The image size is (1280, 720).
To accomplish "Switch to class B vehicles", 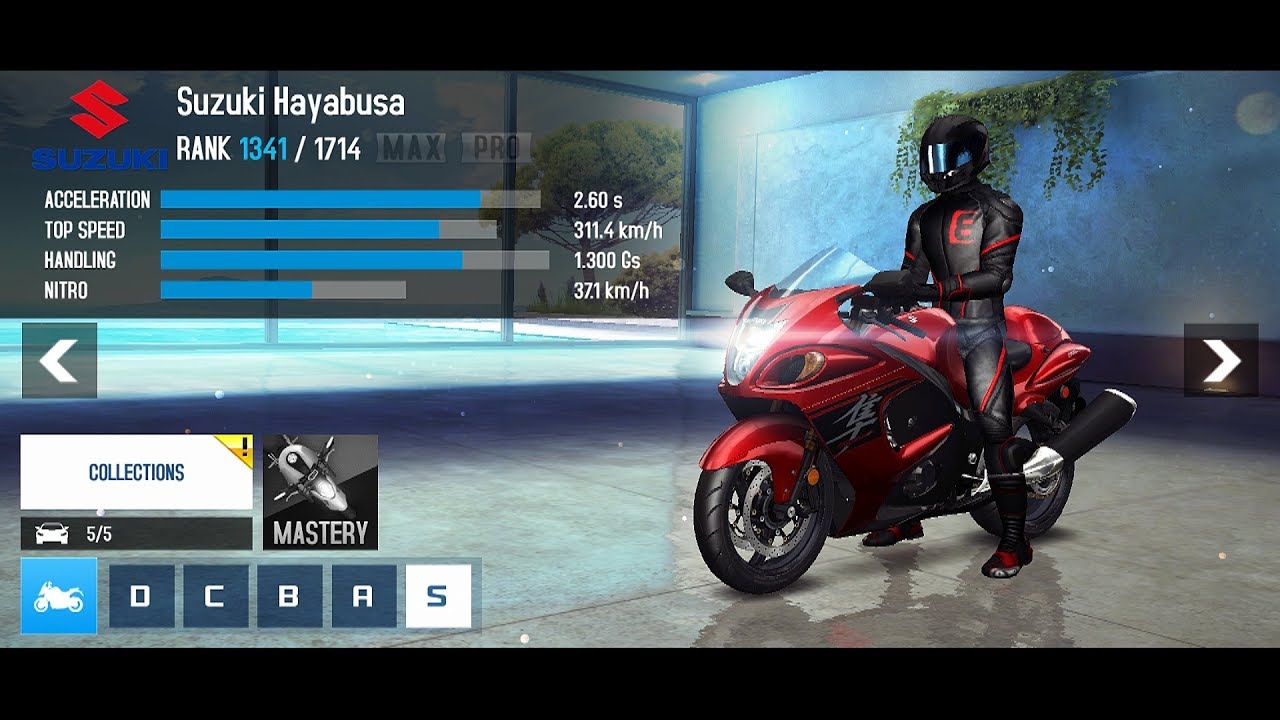I will click(x=289, y=596).
